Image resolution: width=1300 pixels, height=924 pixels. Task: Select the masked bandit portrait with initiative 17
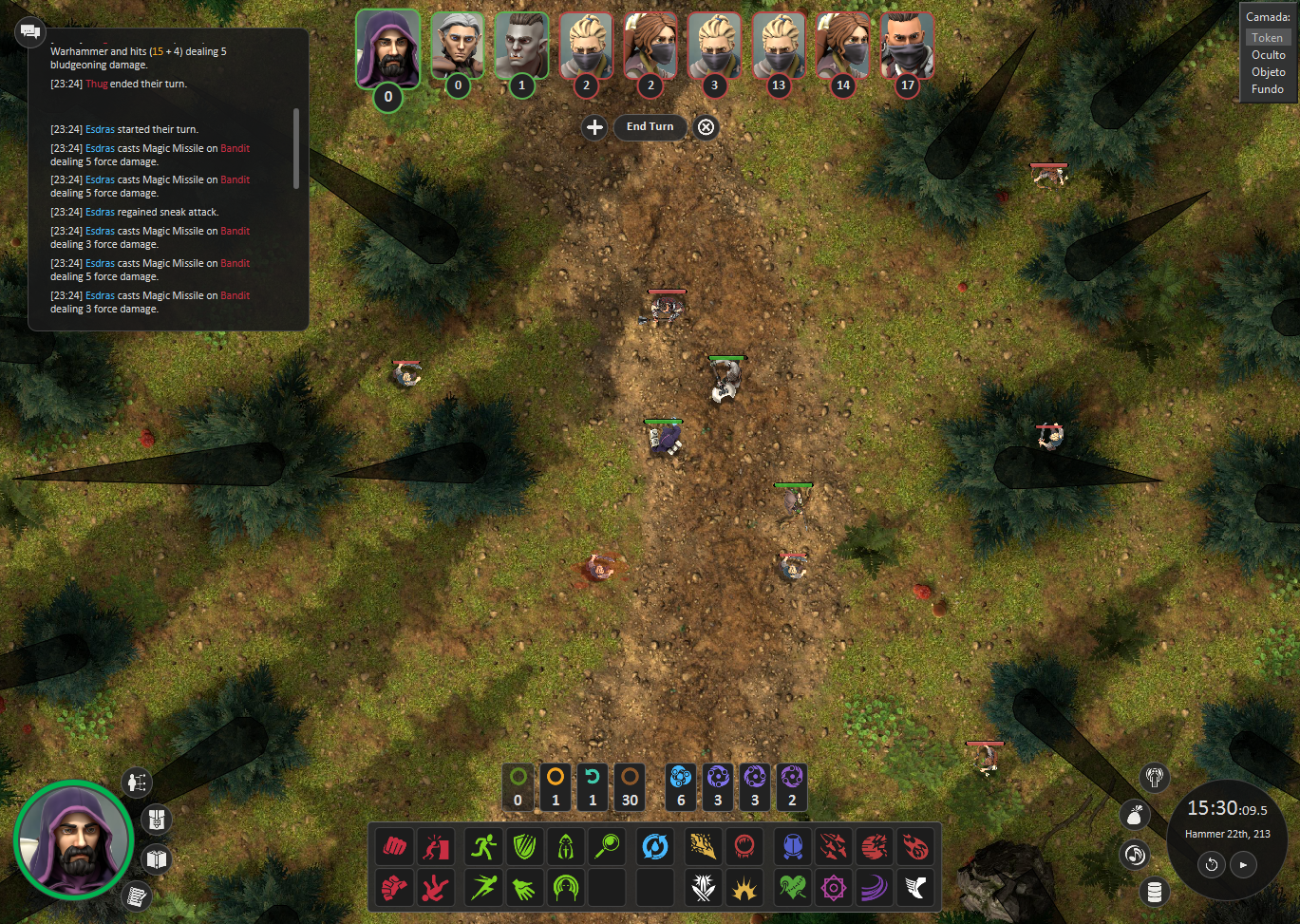pos(907,46)
